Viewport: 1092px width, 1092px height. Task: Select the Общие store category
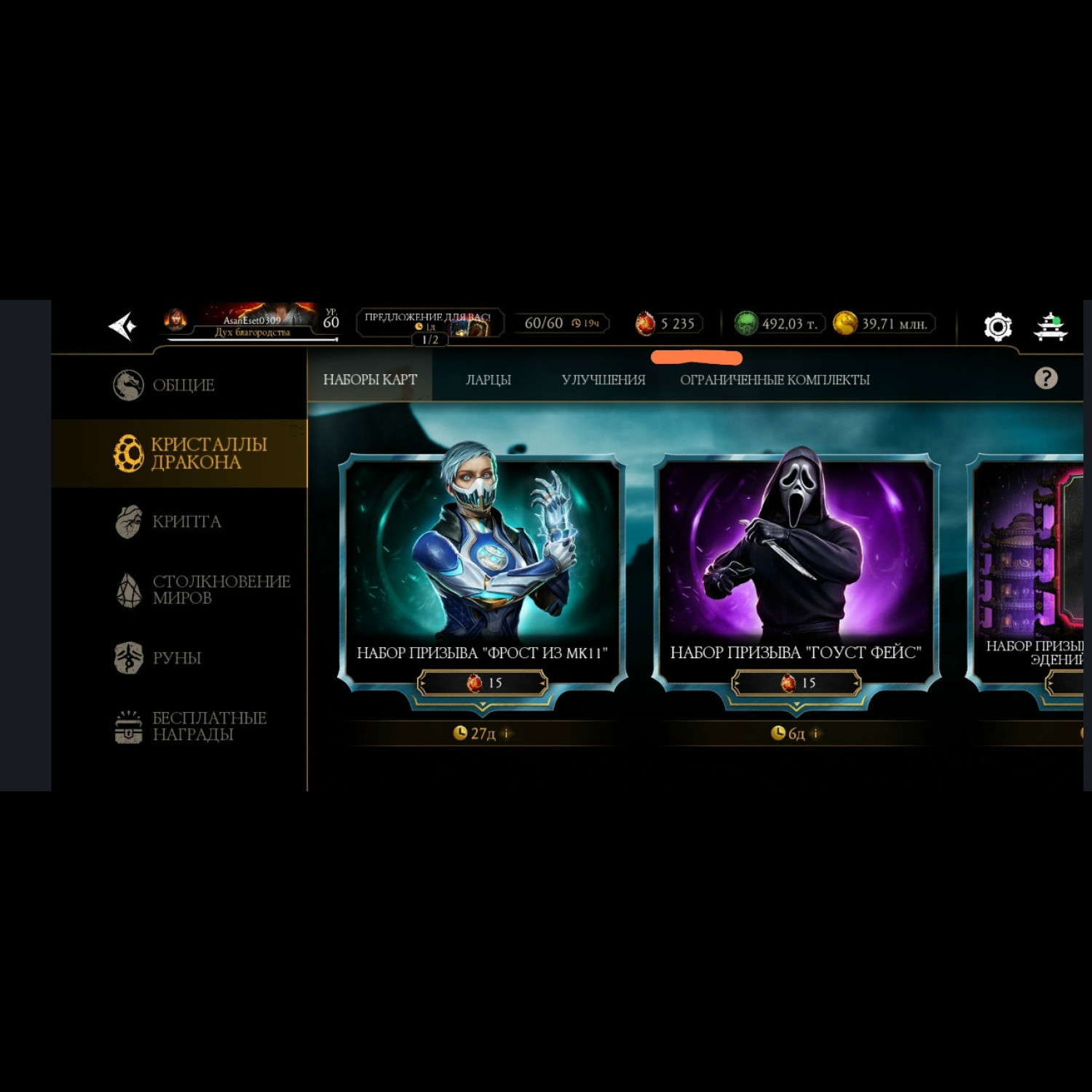click(182, 385)
